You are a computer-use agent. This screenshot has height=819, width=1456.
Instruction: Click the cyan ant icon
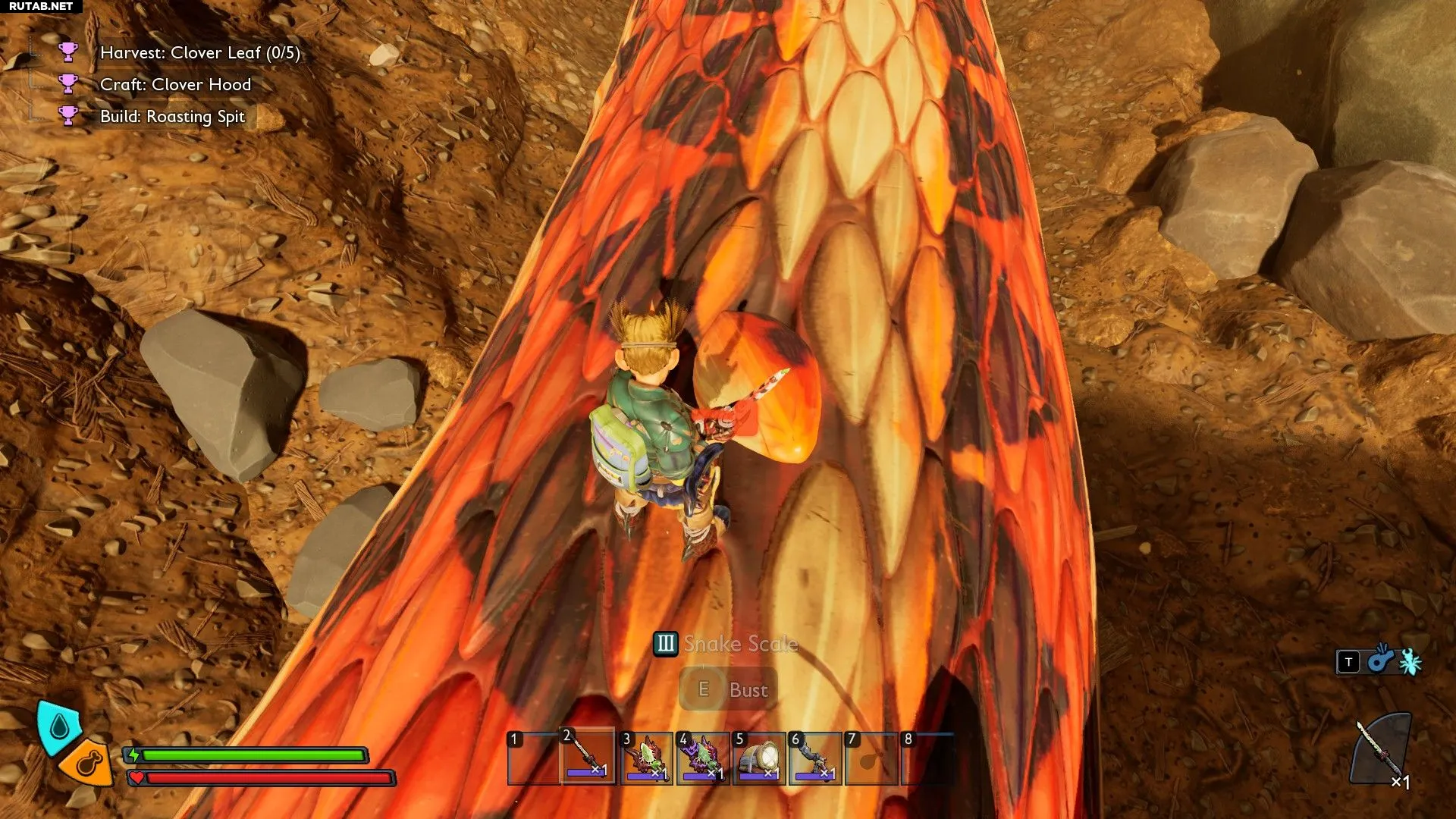point(1410,662)
